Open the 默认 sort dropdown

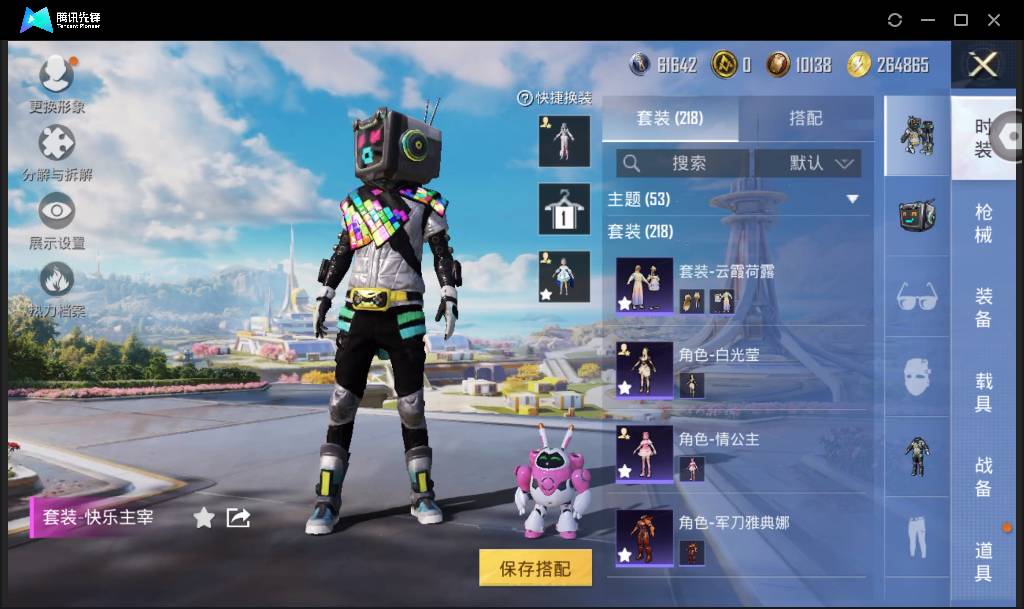coord(807,163)
